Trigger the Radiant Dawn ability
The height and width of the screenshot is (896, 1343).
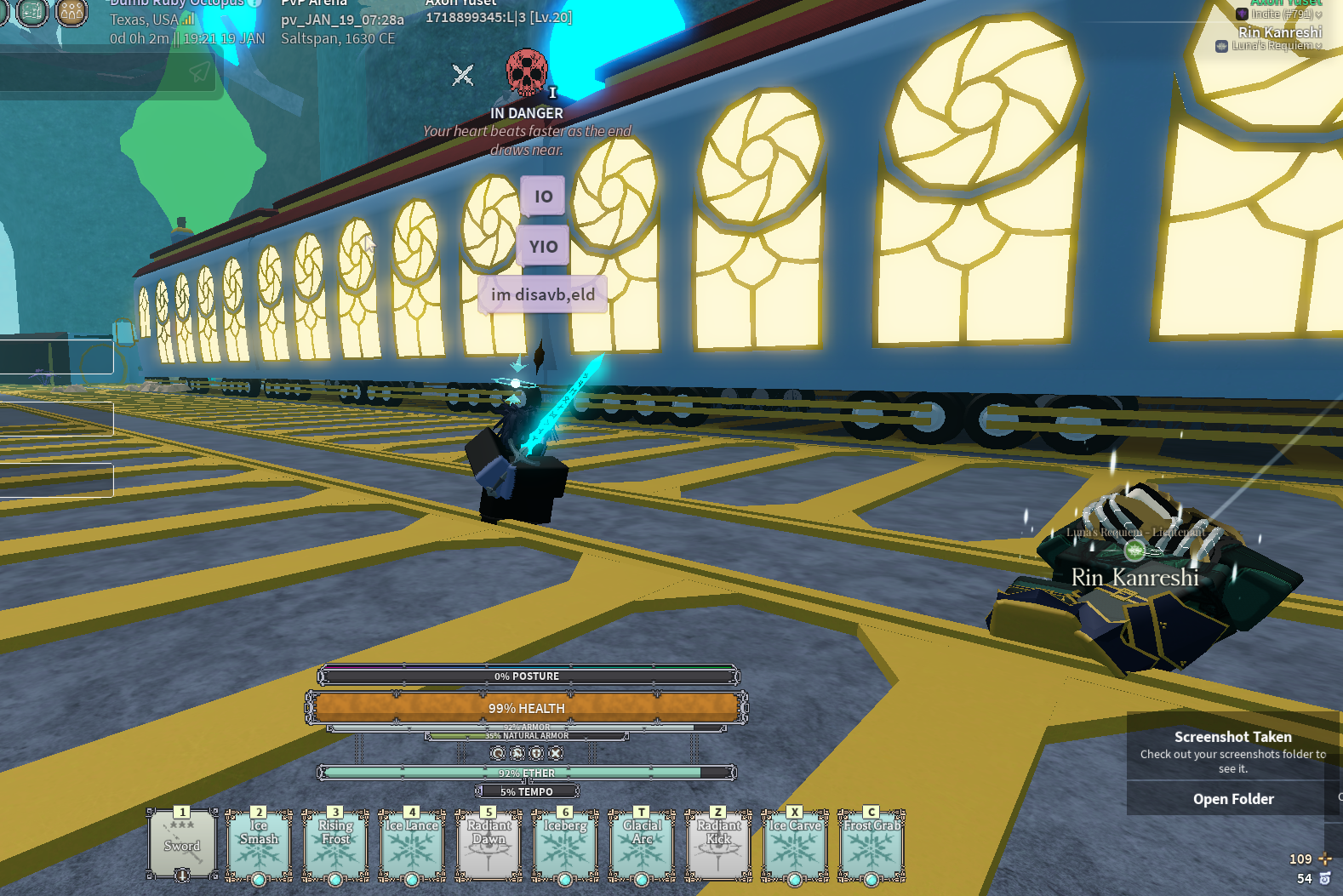(489, 844)
